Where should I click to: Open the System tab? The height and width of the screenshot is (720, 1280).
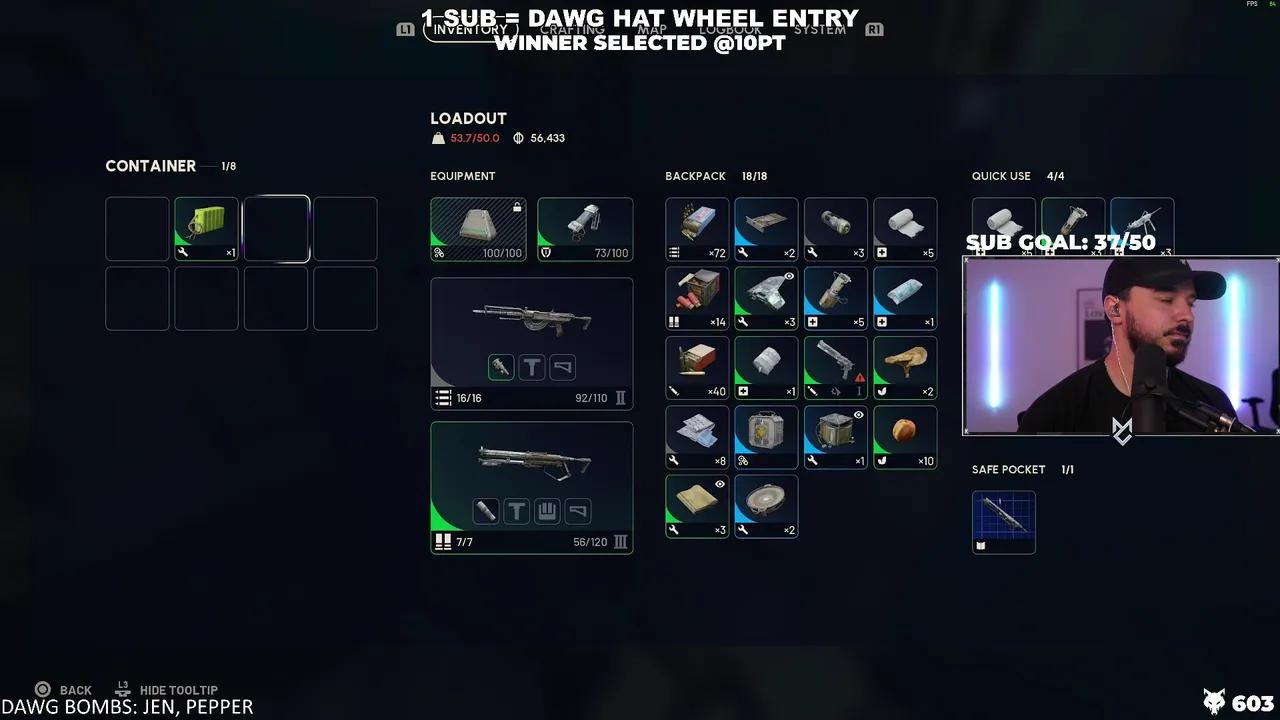point(820,30)
